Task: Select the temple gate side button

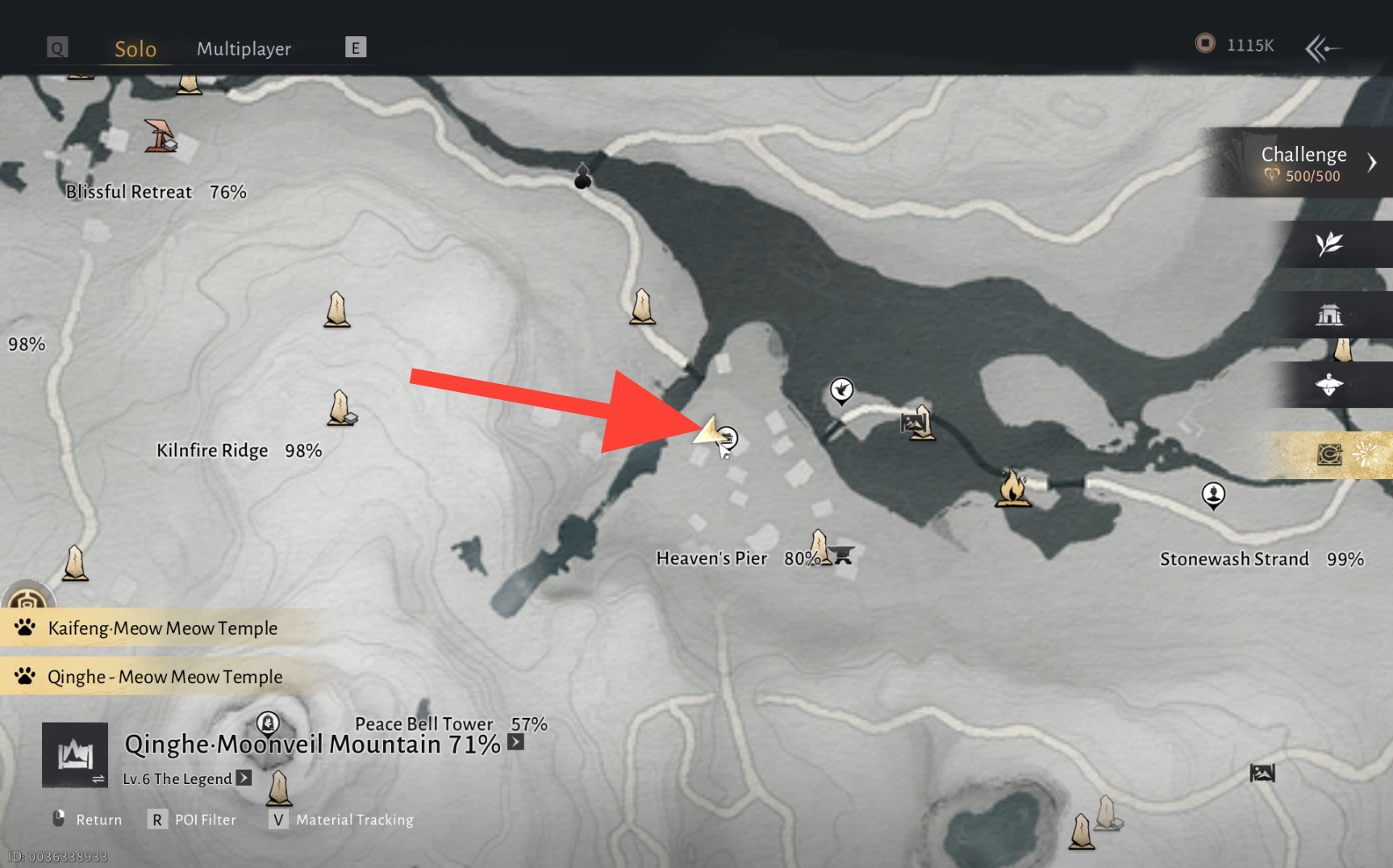Action: click(x=1329, y=315)
